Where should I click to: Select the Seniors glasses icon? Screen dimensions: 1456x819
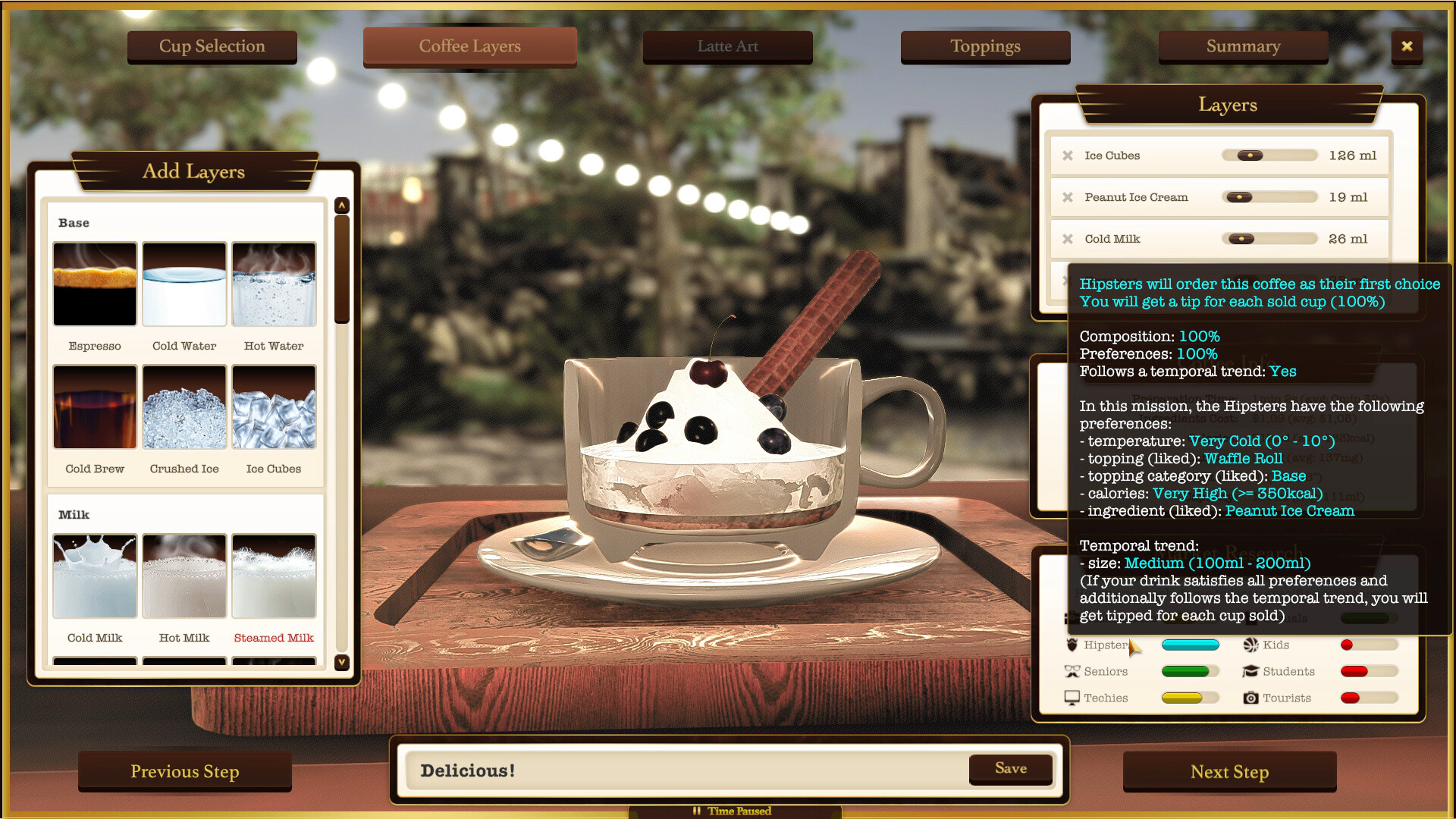pyautogui.click(x=1072, y=671)
